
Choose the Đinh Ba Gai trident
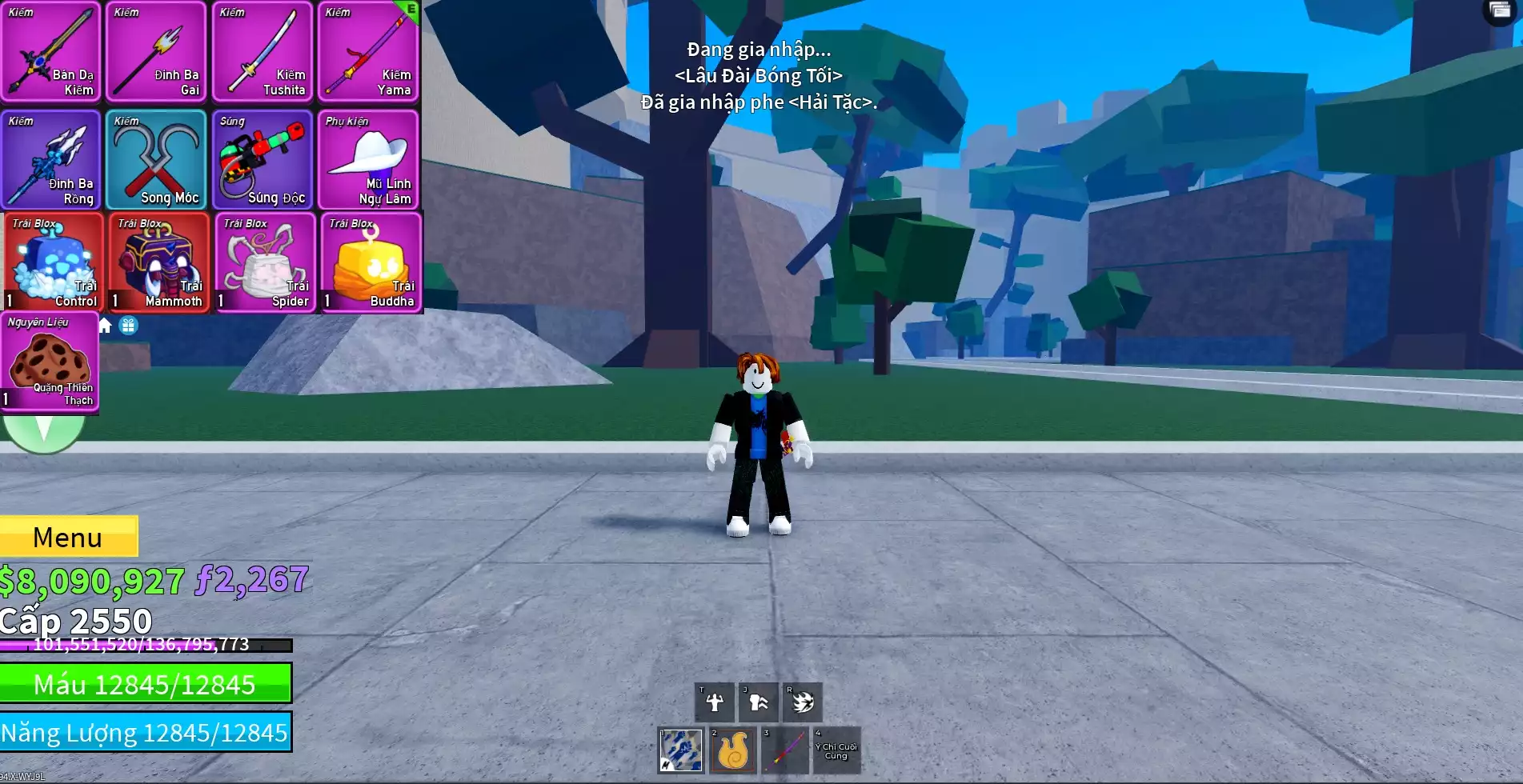tap(157, 52)
